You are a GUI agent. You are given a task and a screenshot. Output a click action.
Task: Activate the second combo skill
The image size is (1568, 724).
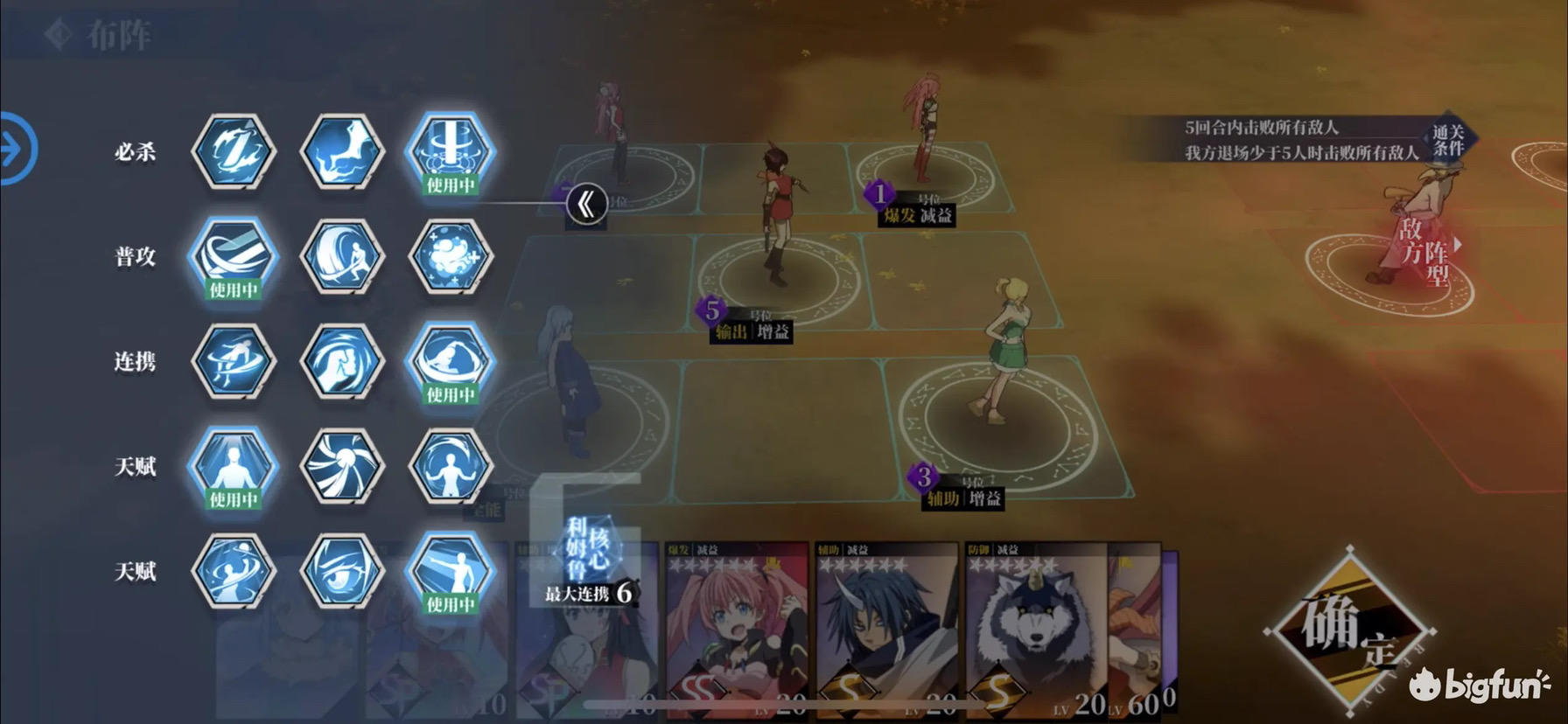342,362
